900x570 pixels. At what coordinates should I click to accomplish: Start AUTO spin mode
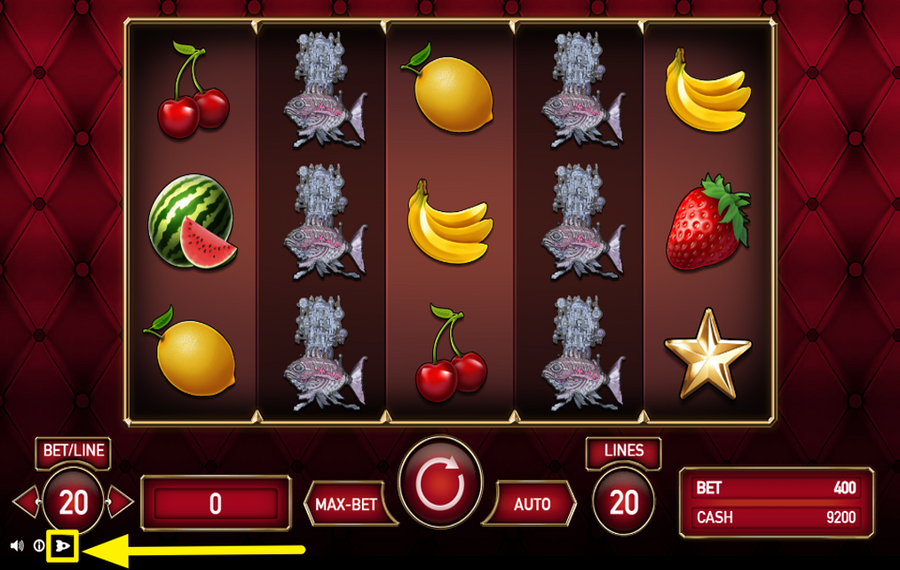coord(531,503)
